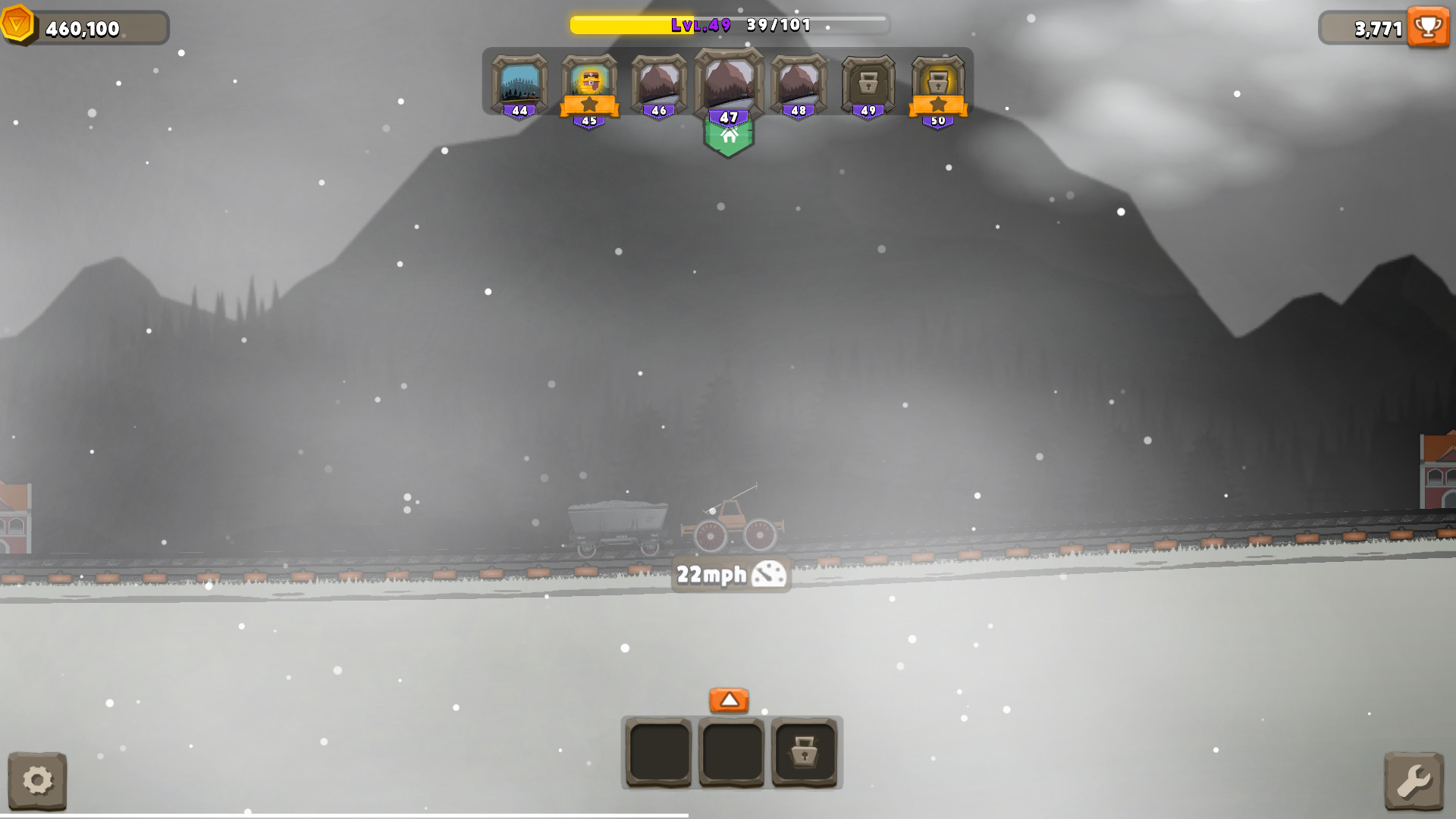Open the speedometer showing 22mph

(730, 574)
